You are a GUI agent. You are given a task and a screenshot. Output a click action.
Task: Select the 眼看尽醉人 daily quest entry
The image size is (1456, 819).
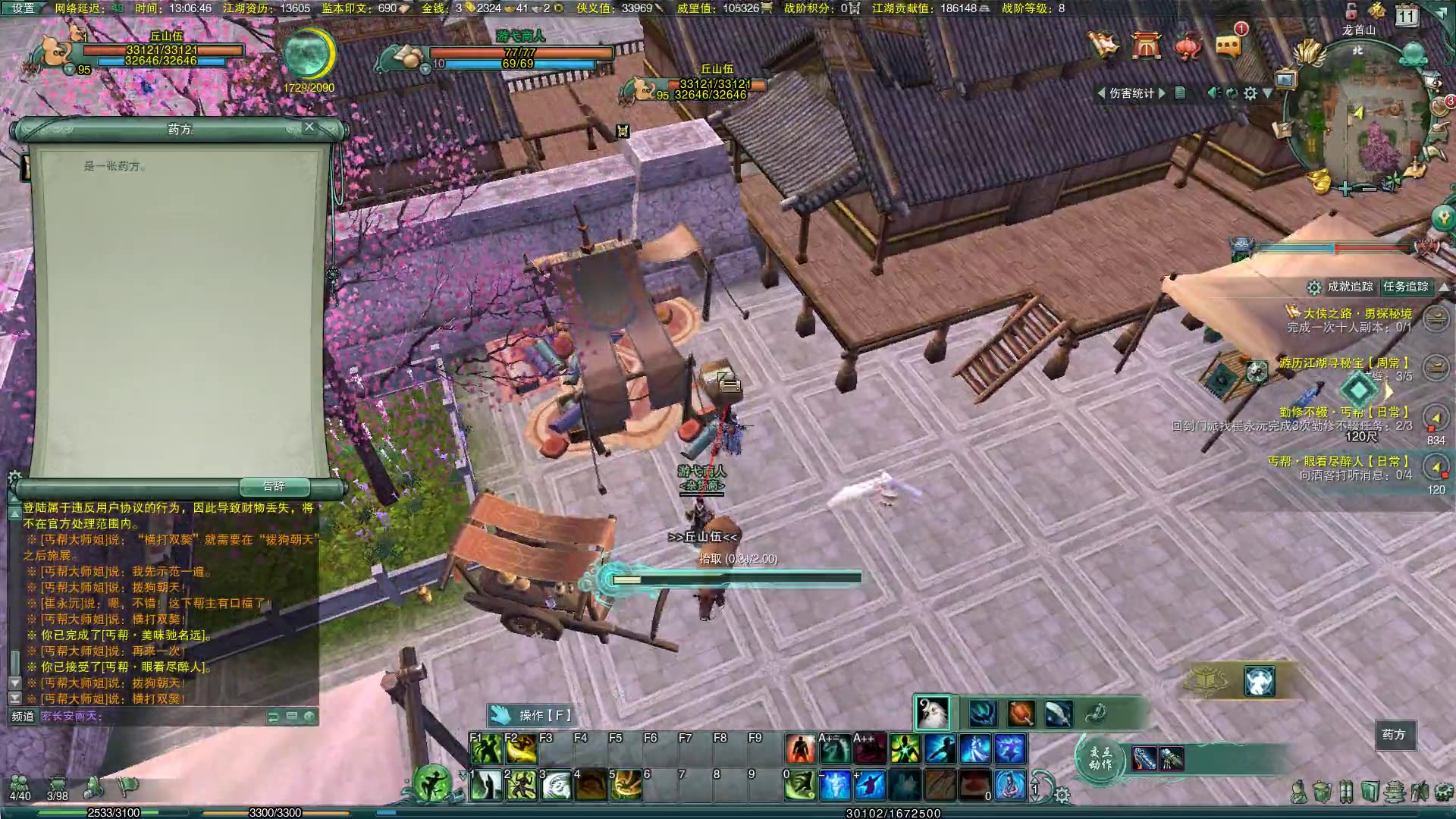click(x=1338, y=461)
